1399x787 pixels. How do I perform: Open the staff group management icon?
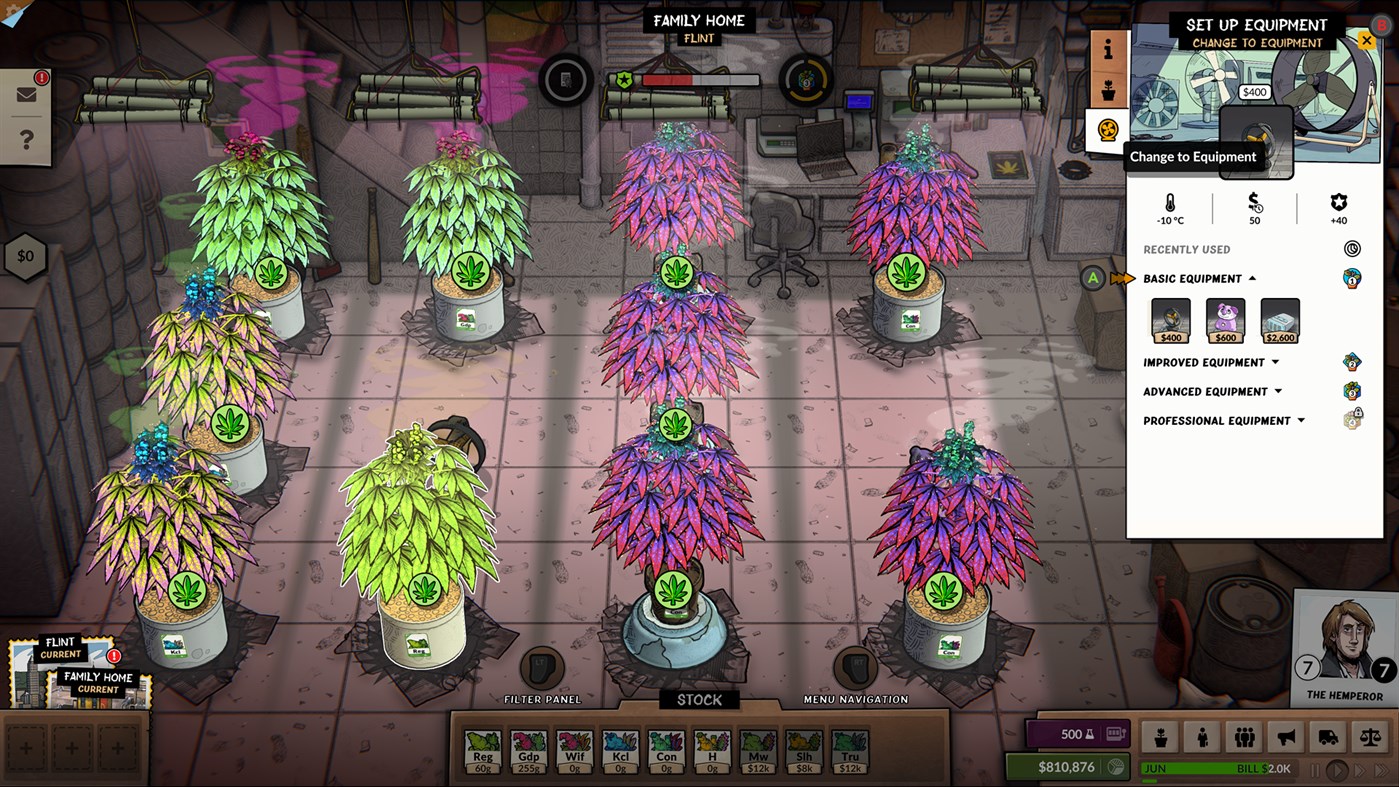pyautogui.click(x=1243, y=735)
